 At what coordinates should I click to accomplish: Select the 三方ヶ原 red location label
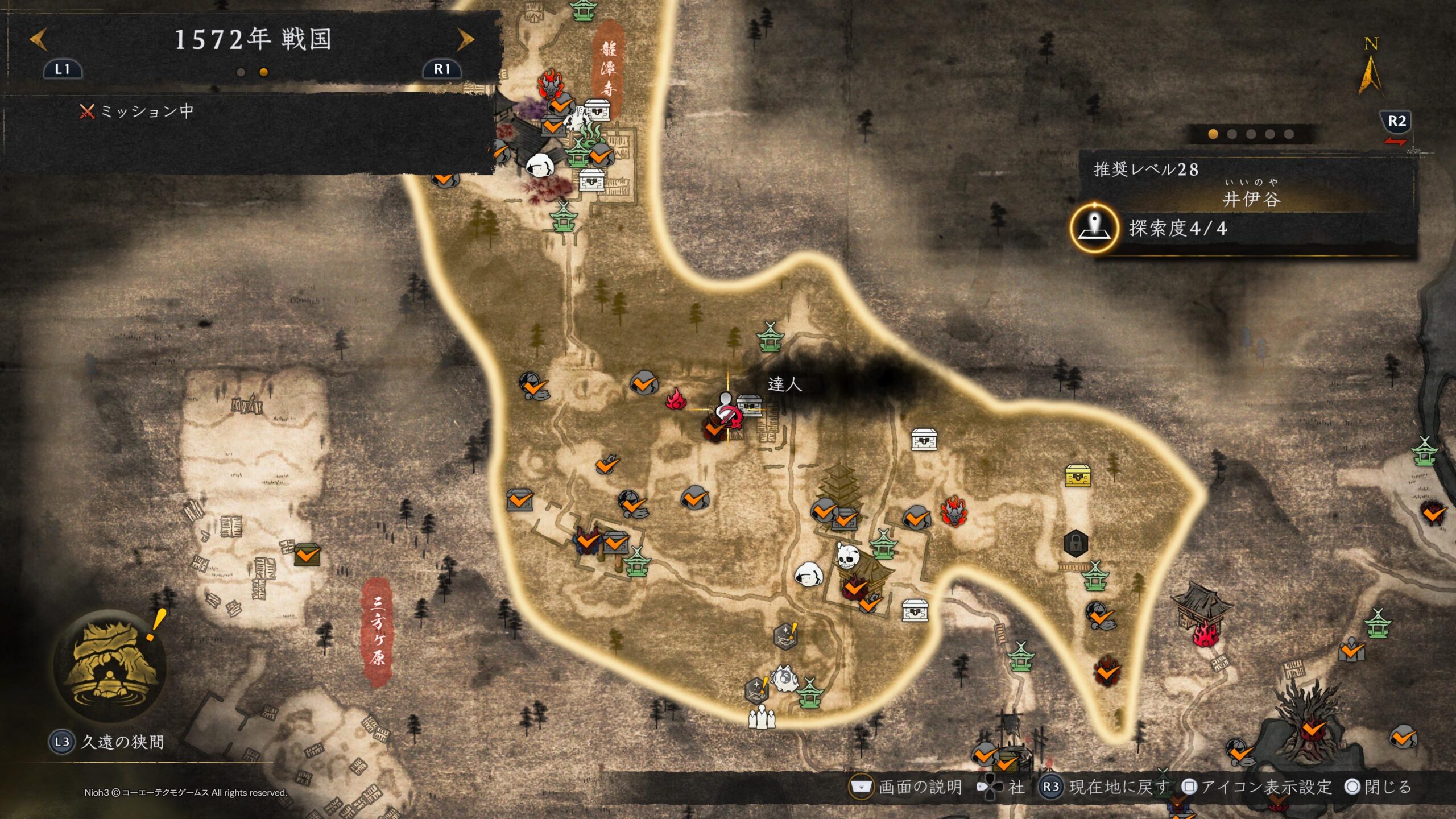(x=377, y=631)
